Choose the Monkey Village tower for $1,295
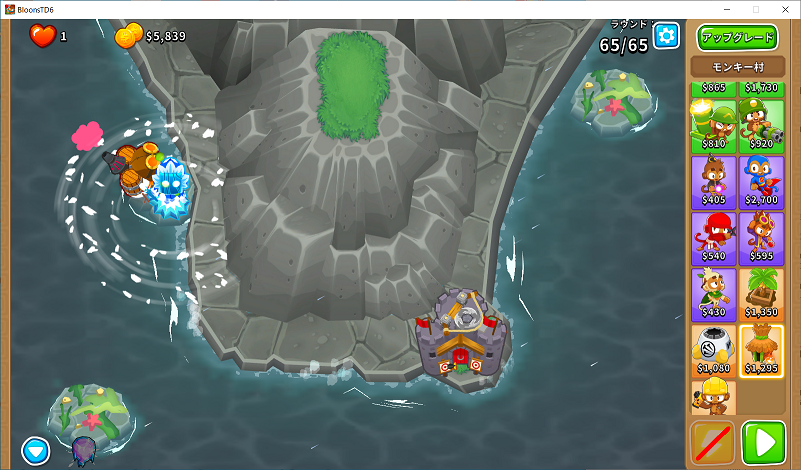 762,350
